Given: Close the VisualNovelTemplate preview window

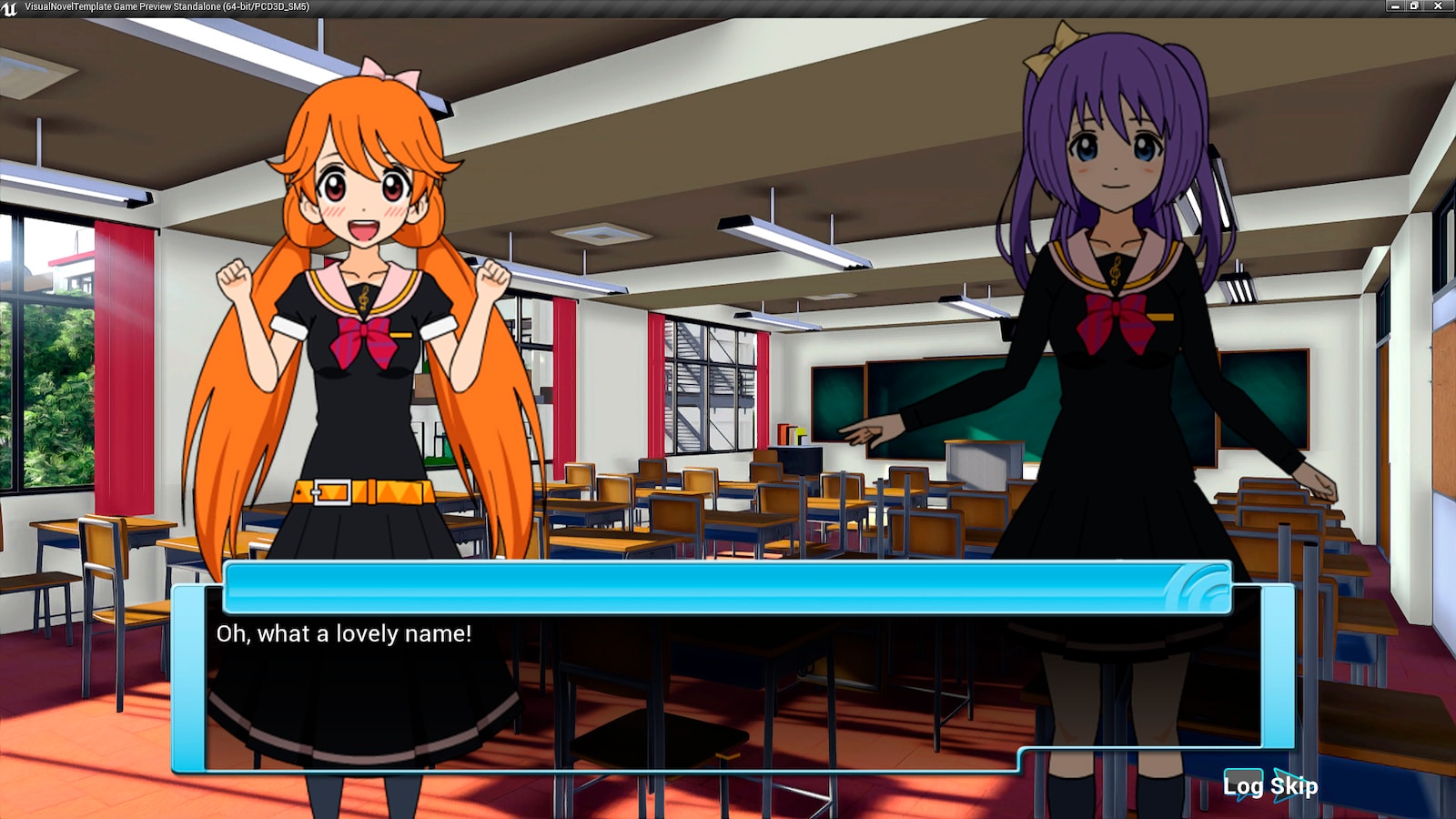Looking at the screenshot, I should (x=1438, y=6).
